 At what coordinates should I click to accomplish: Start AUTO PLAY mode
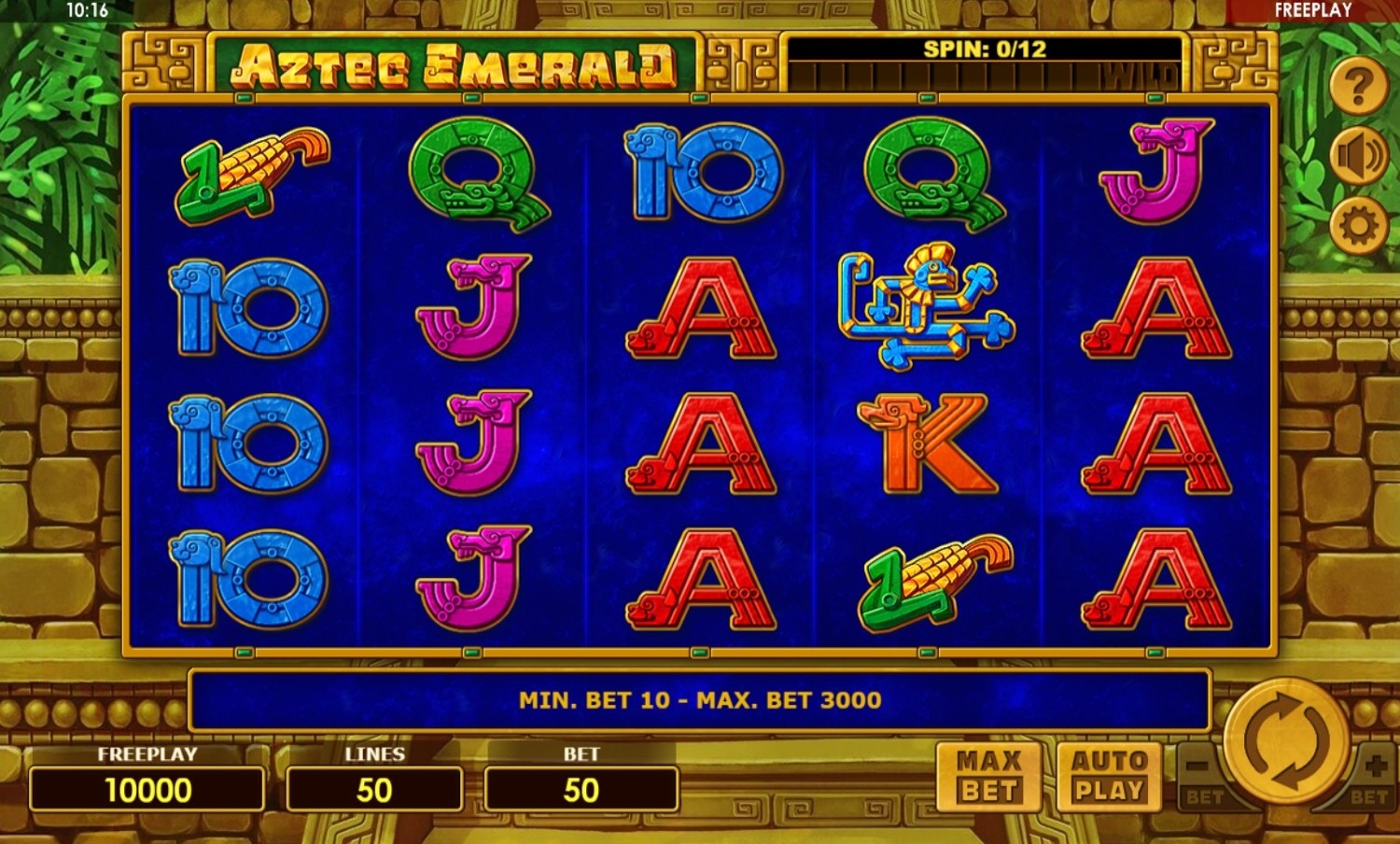pyautogui.click(x=1109, y=776)
